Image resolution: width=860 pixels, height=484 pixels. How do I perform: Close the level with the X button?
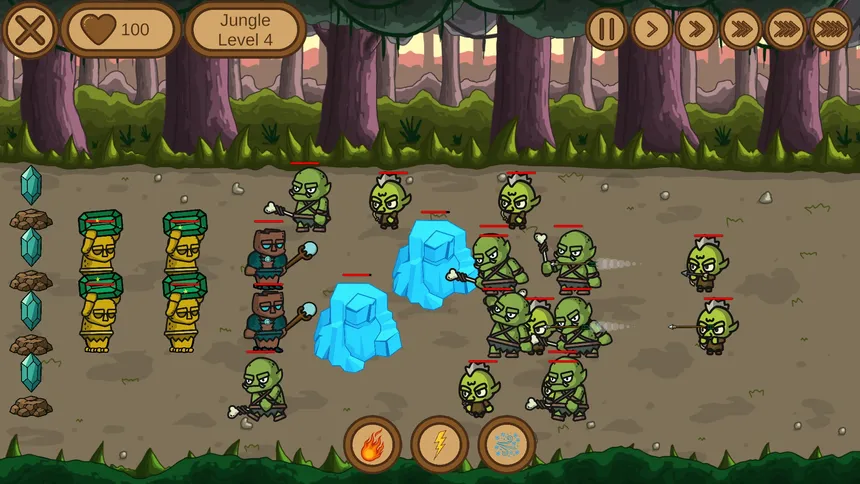click(30, 30)
